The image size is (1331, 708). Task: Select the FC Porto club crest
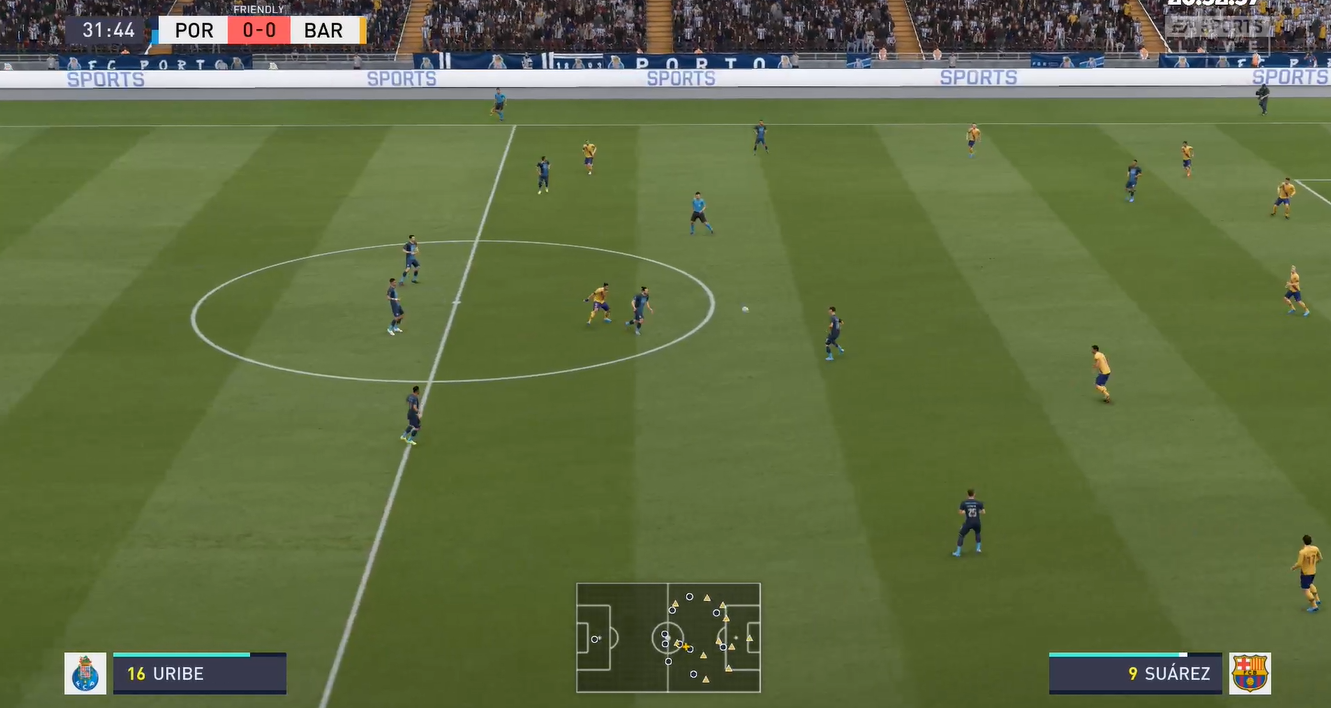coord(85,673)
